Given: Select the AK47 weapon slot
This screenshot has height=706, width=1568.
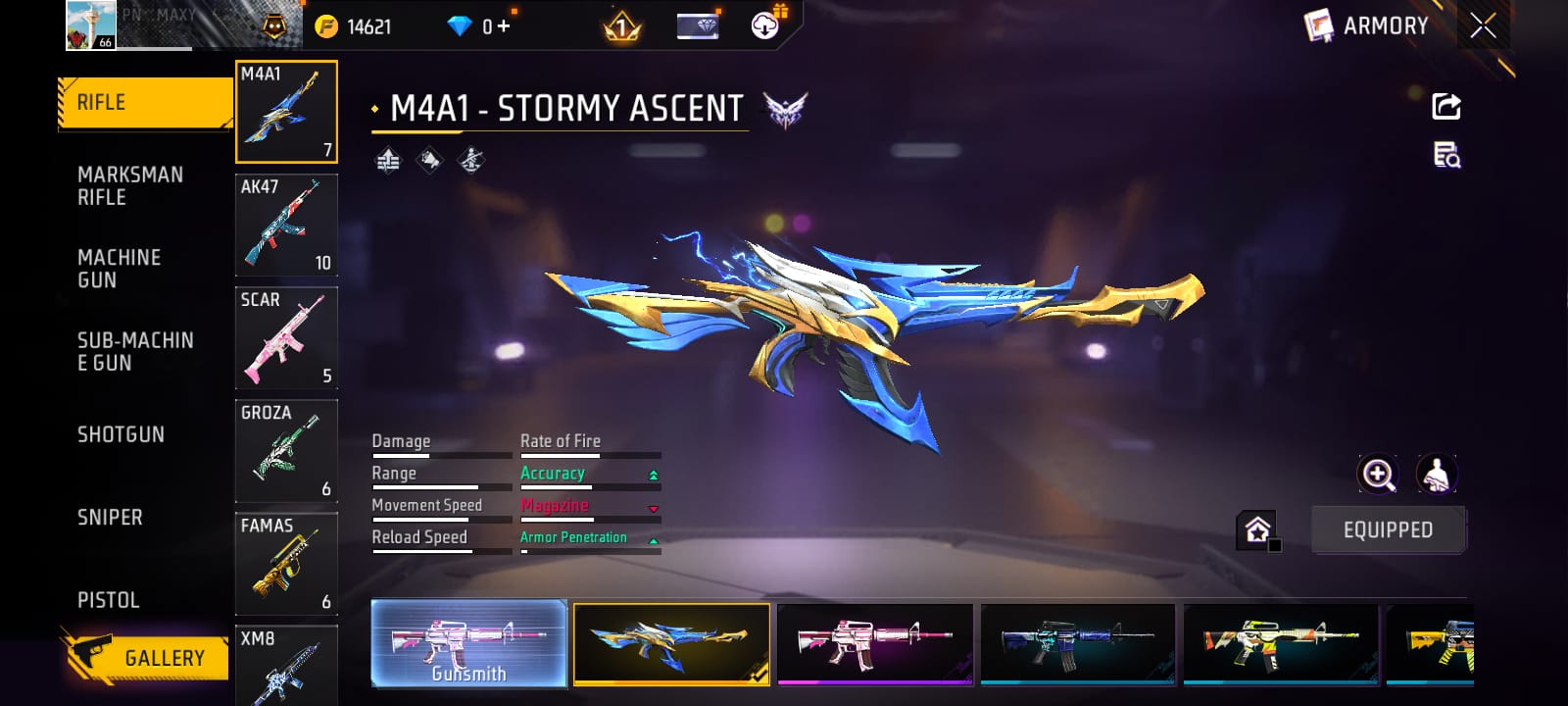Looking at the screenshot, I should 286,225.
